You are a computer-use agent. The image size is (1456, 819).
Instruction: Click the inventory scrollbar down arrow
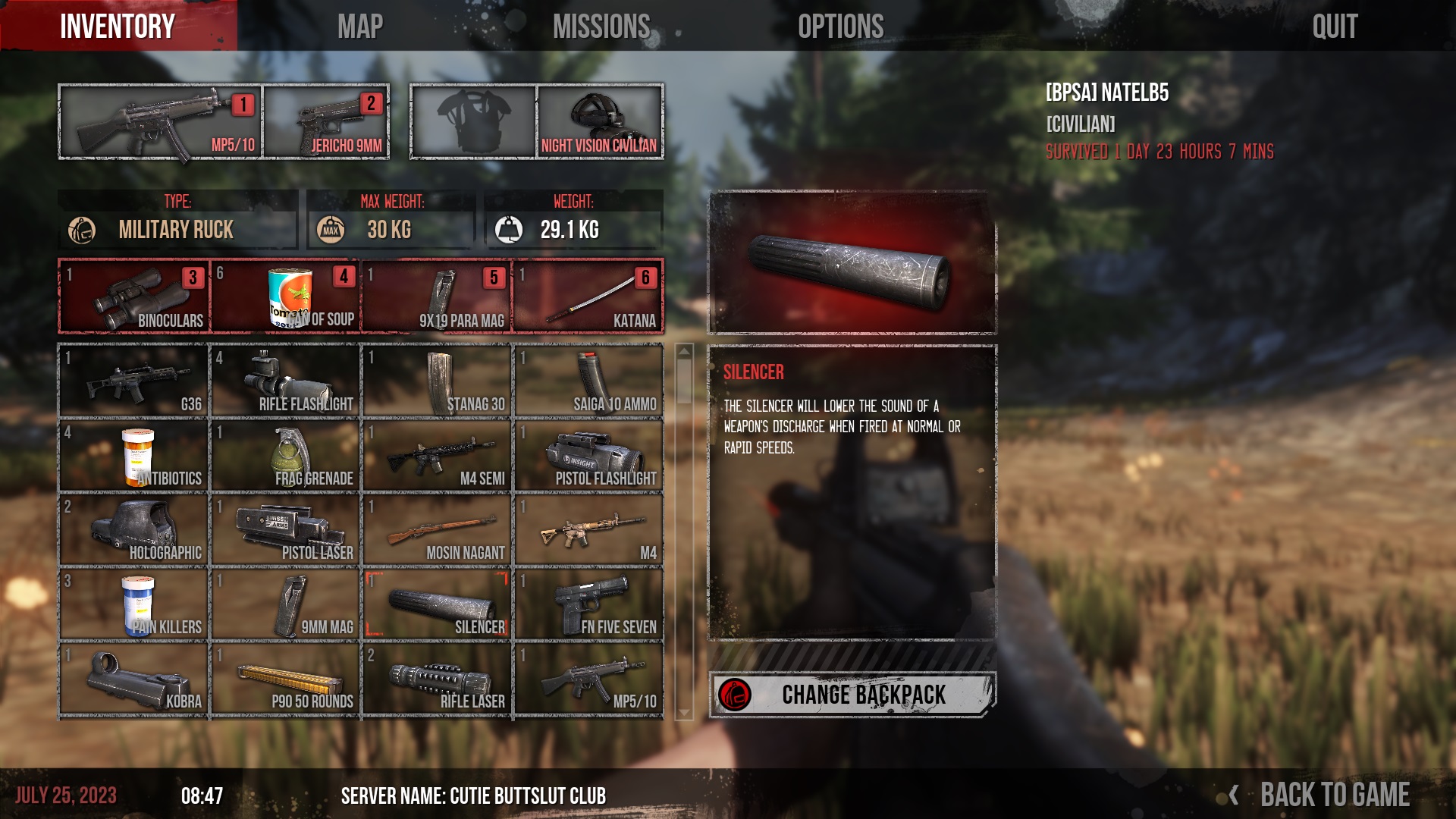pos(684,713)
